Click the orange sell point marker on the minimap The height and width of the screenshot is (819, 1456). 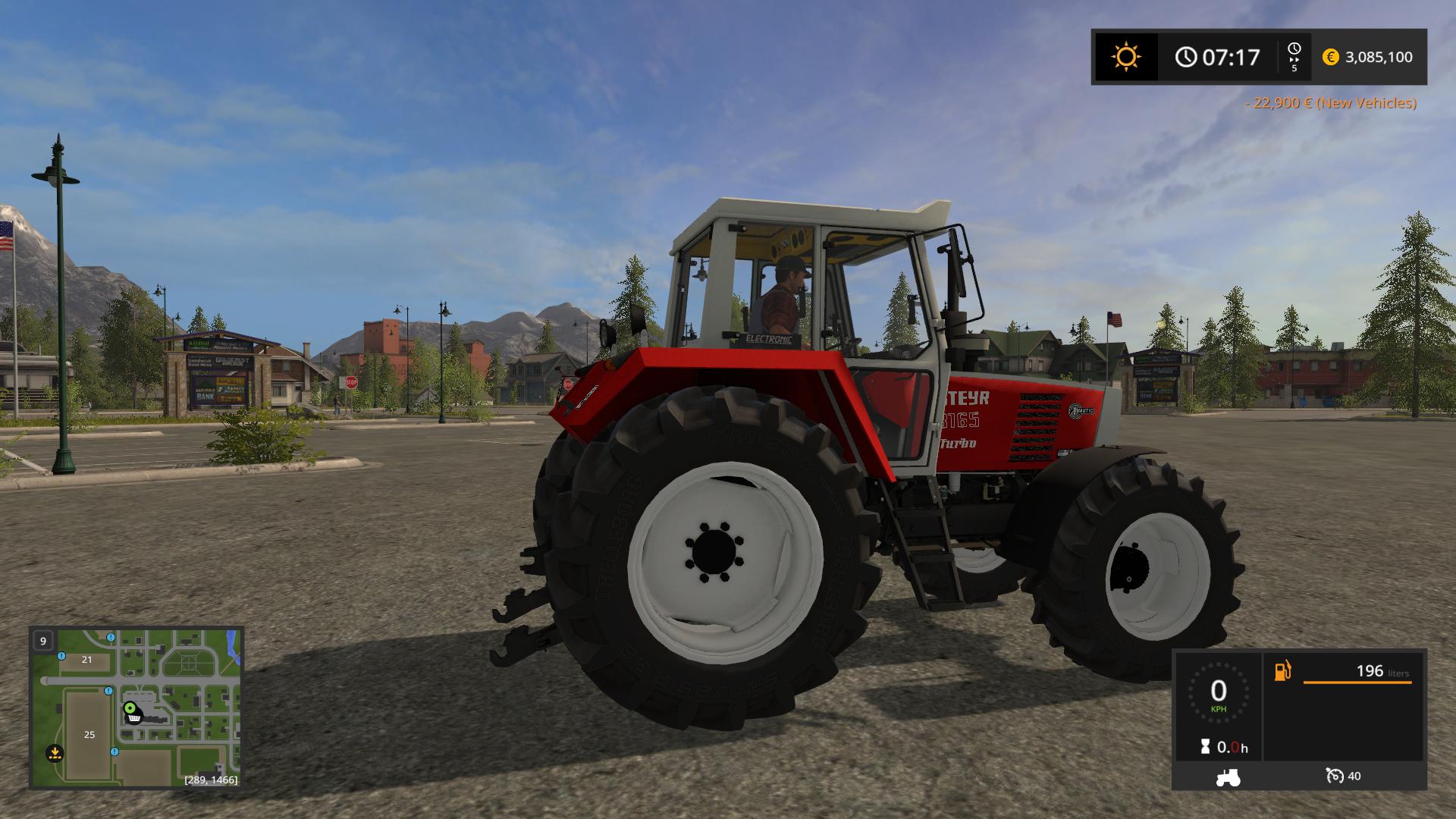click(x=55, y=753)
